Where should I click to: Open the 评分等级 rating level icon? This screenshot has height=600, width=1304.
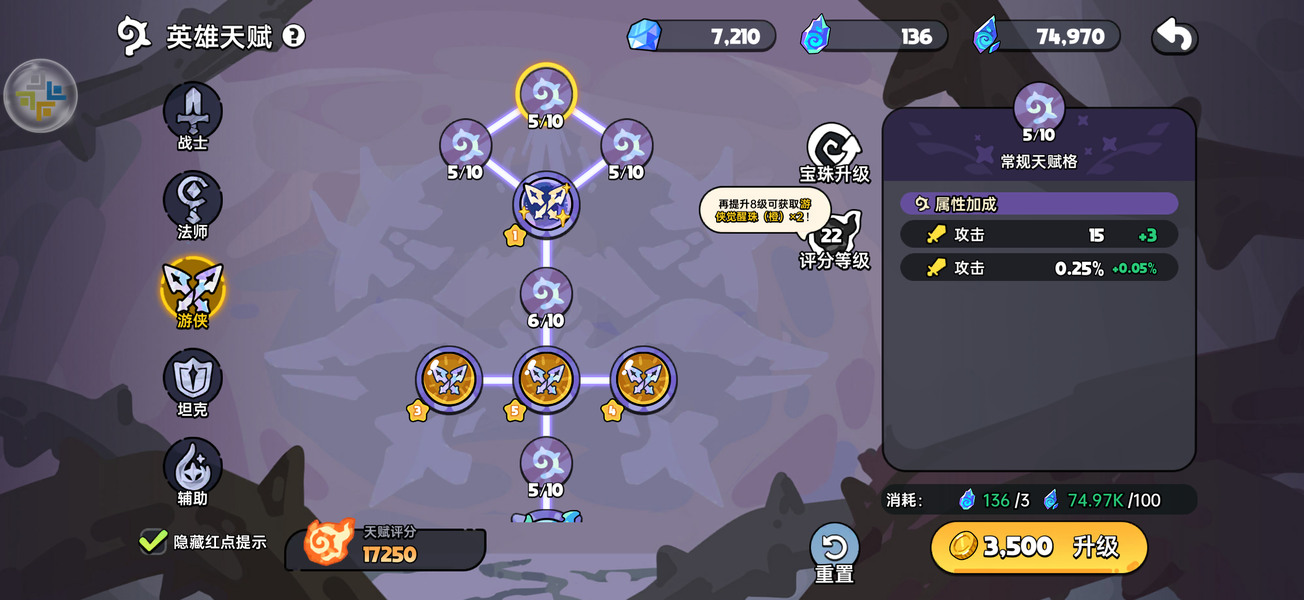coord(832,238)
